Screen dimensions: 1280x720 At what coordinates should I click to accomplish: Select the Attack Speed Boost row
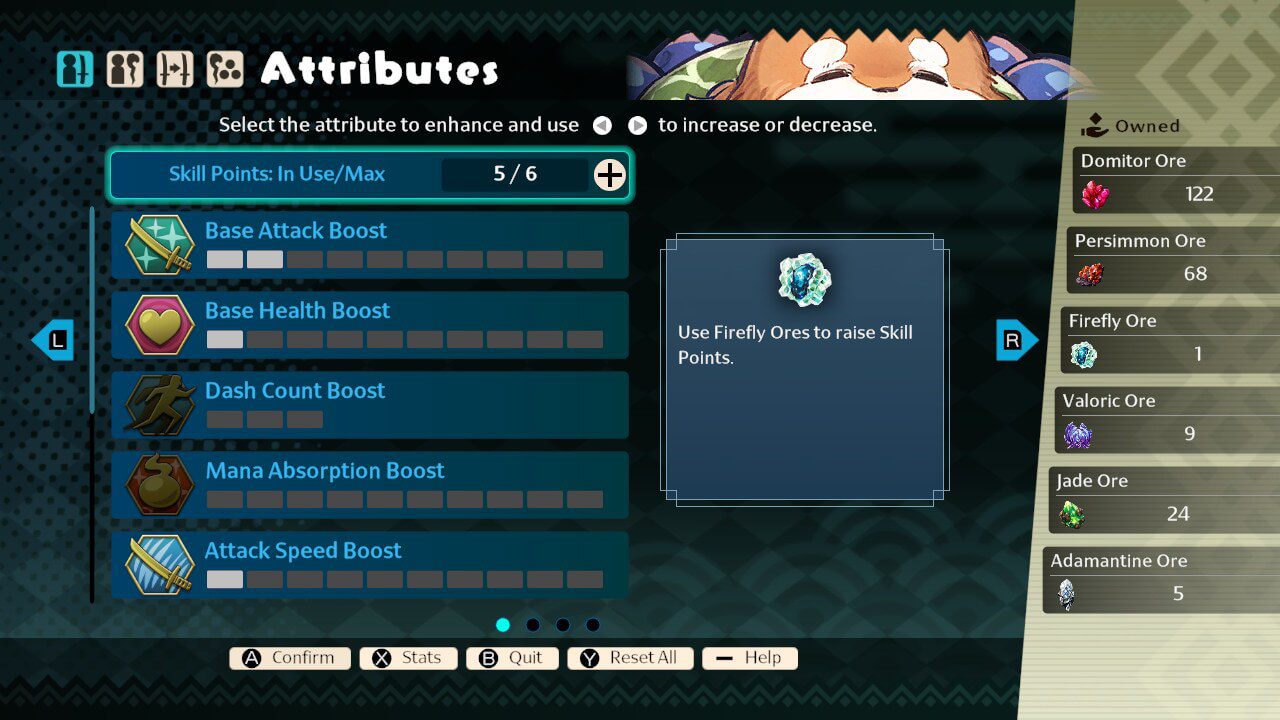pyautogui.click(x=369, y=564)
